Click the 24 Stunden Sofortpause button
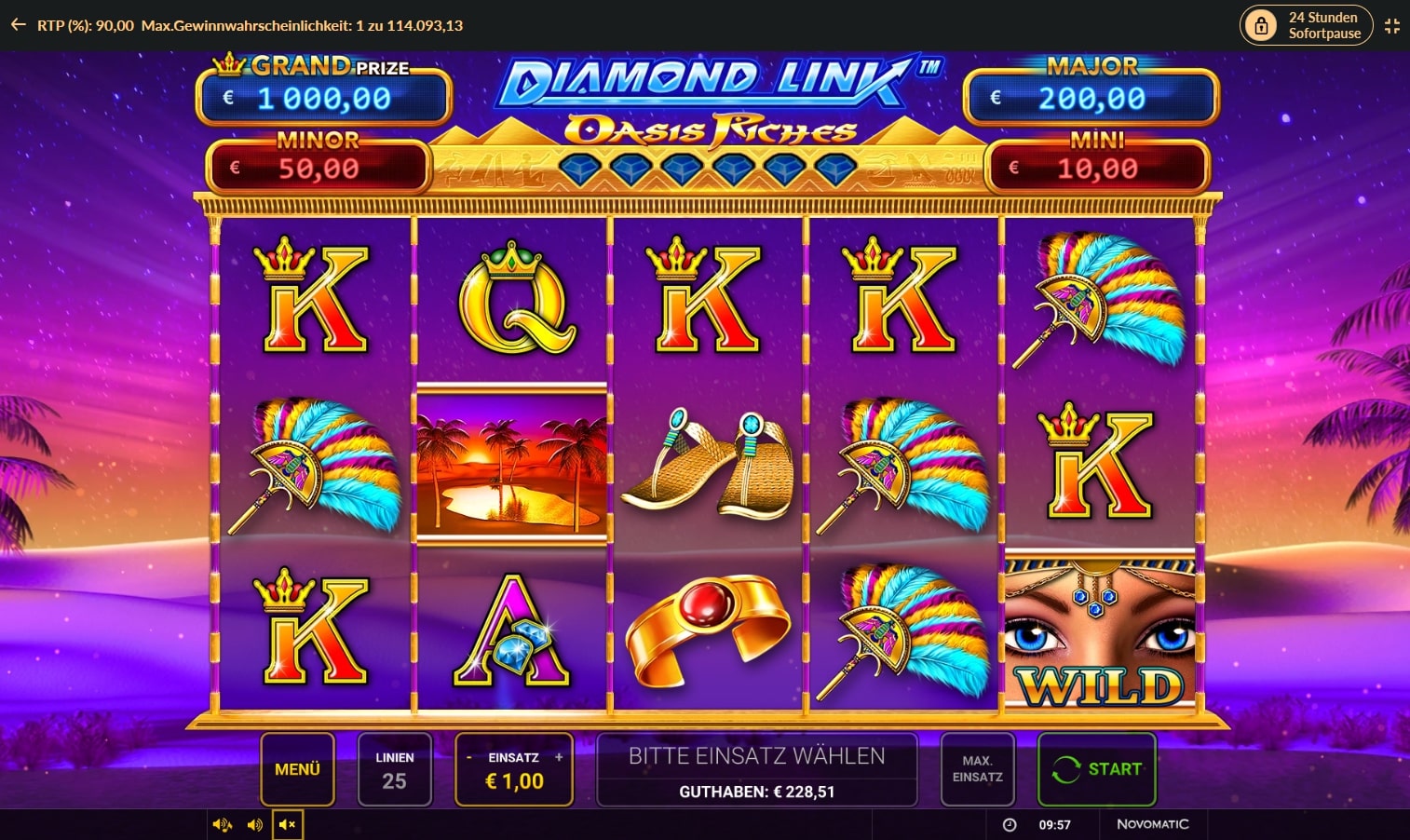Viewport: 1410px width, 840px height. (1306, 24)
